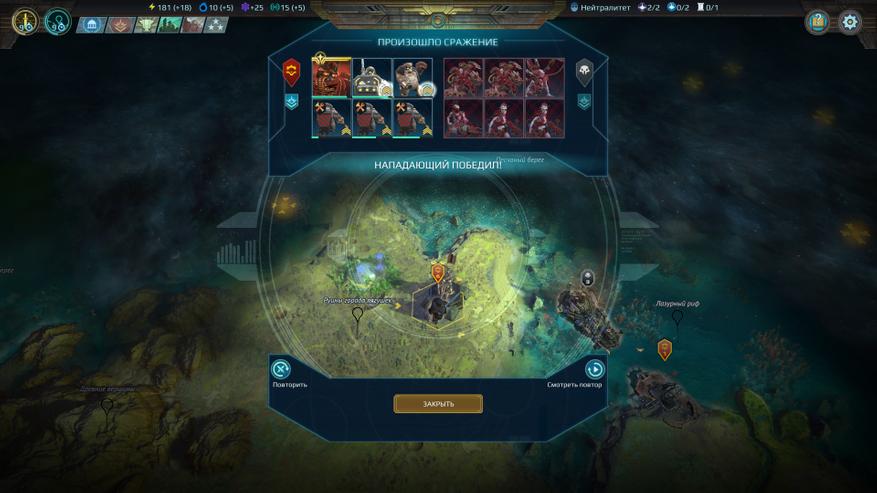Close the battle result with Закрыть button
Screen dimensions: 877x493
(x=438, y=404)
